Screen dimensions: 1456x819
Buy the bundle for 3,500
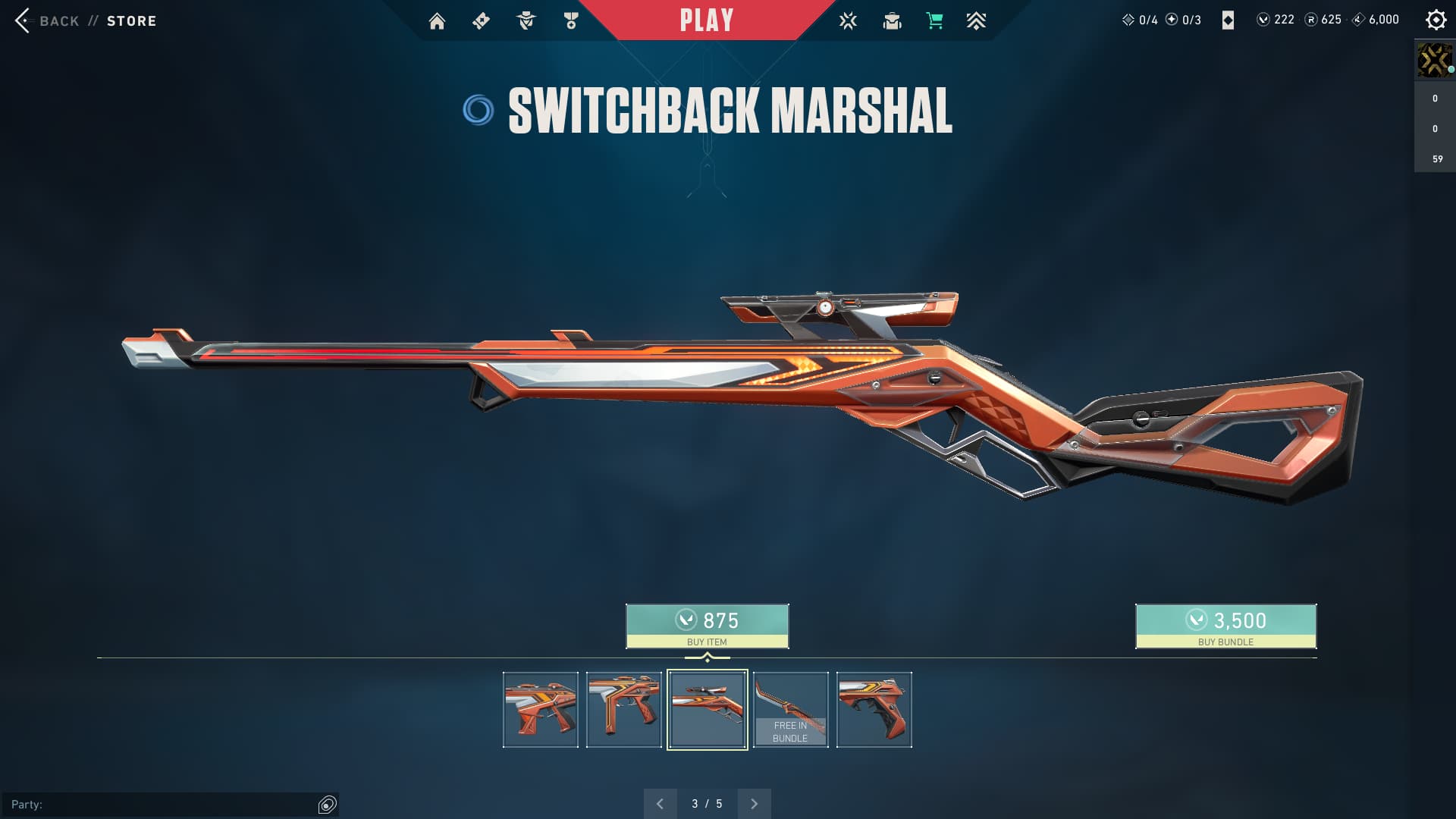pyautogui.click(x=1225, y=626)
